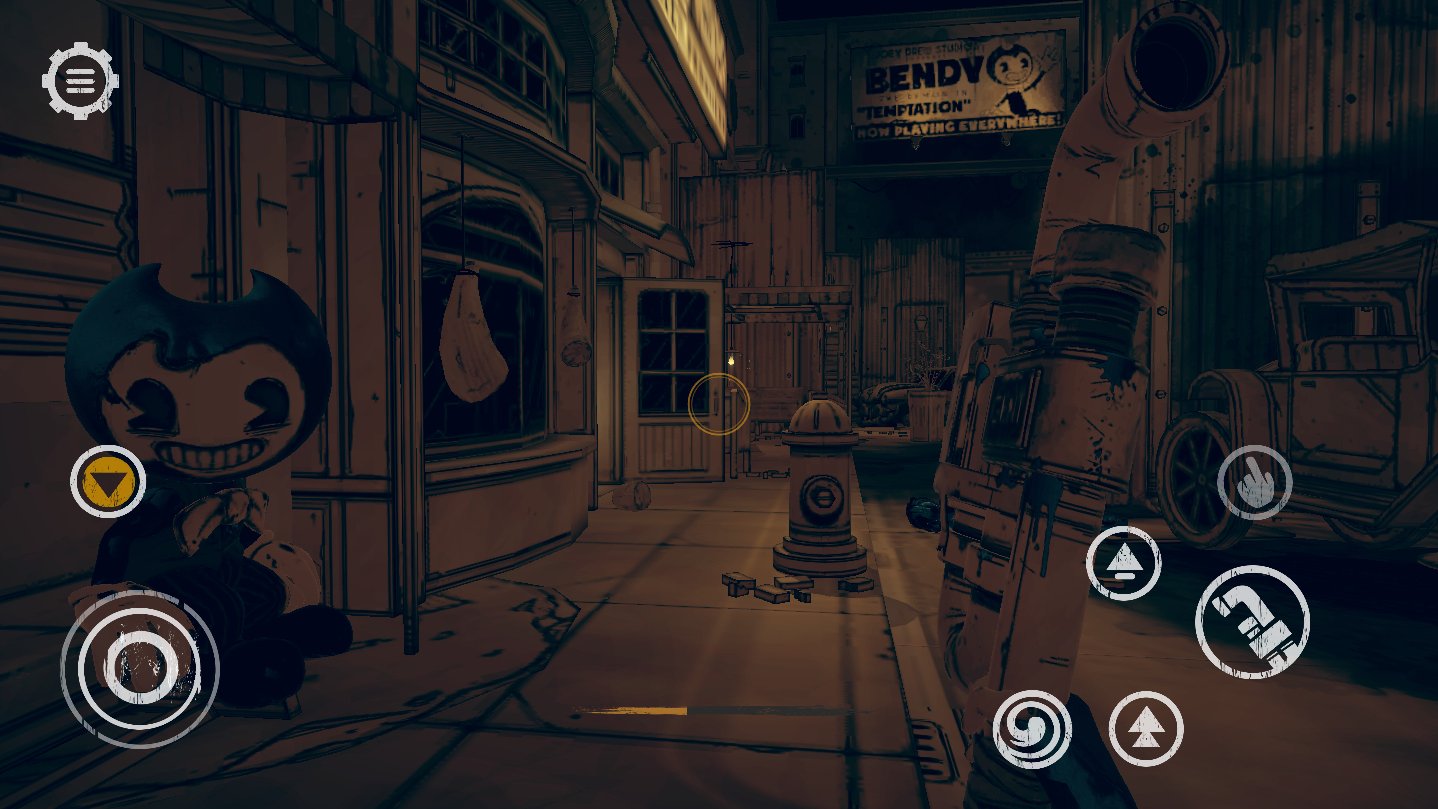1438x809 pixels.
Task: Activate the spiral swirl ability
Action: (x=1032, y=729)
